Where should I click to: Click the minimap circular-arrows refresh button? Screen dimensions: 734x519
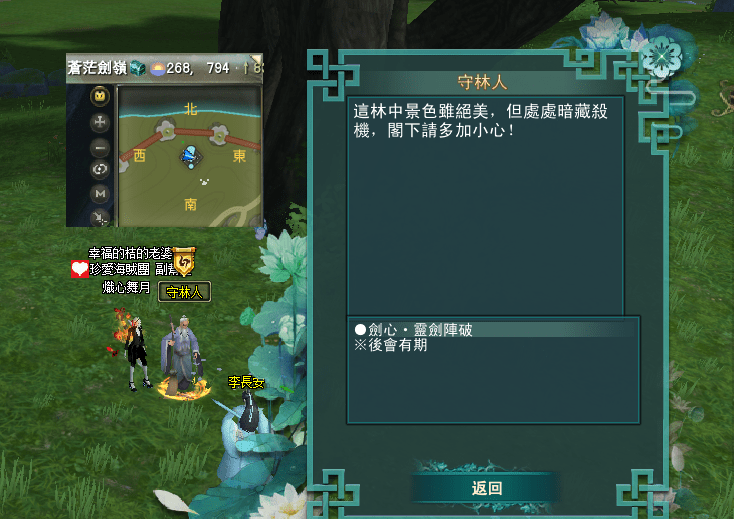[x=100, y=169]
